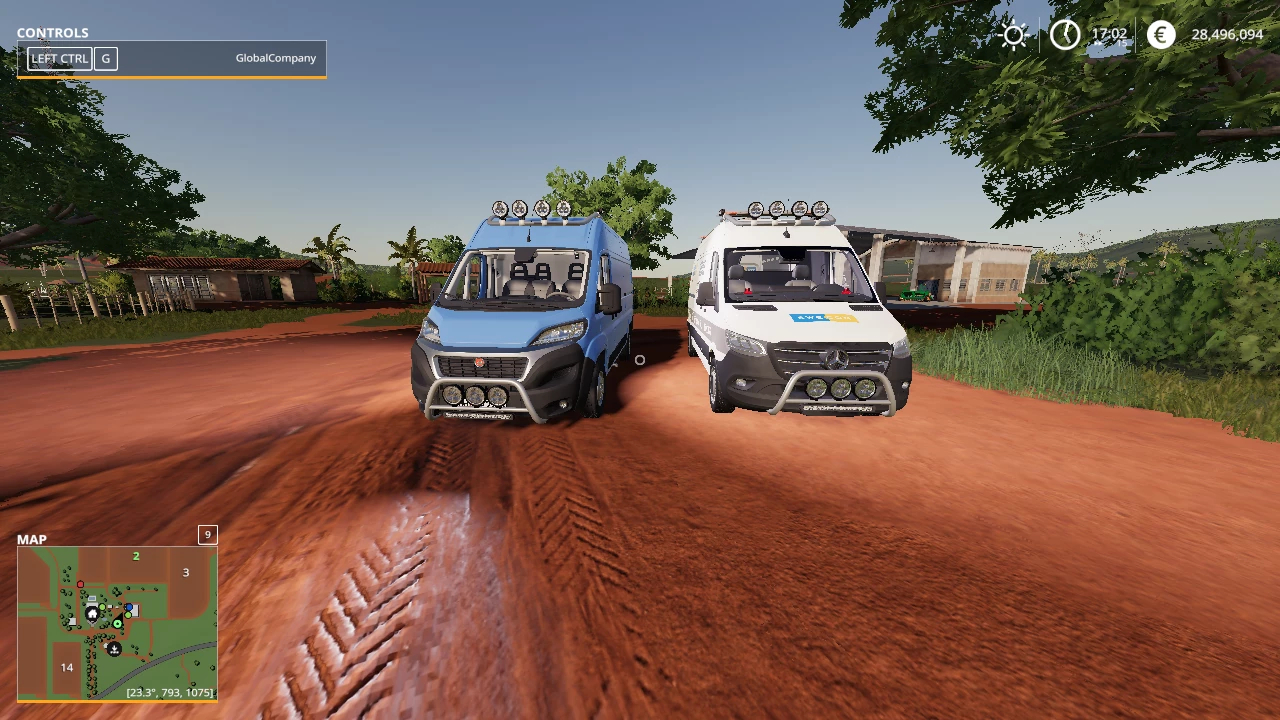Open the minimap in the corner
Image resolution: width=1280 pixels, height=720 pixels.
[x=117, y=622]
